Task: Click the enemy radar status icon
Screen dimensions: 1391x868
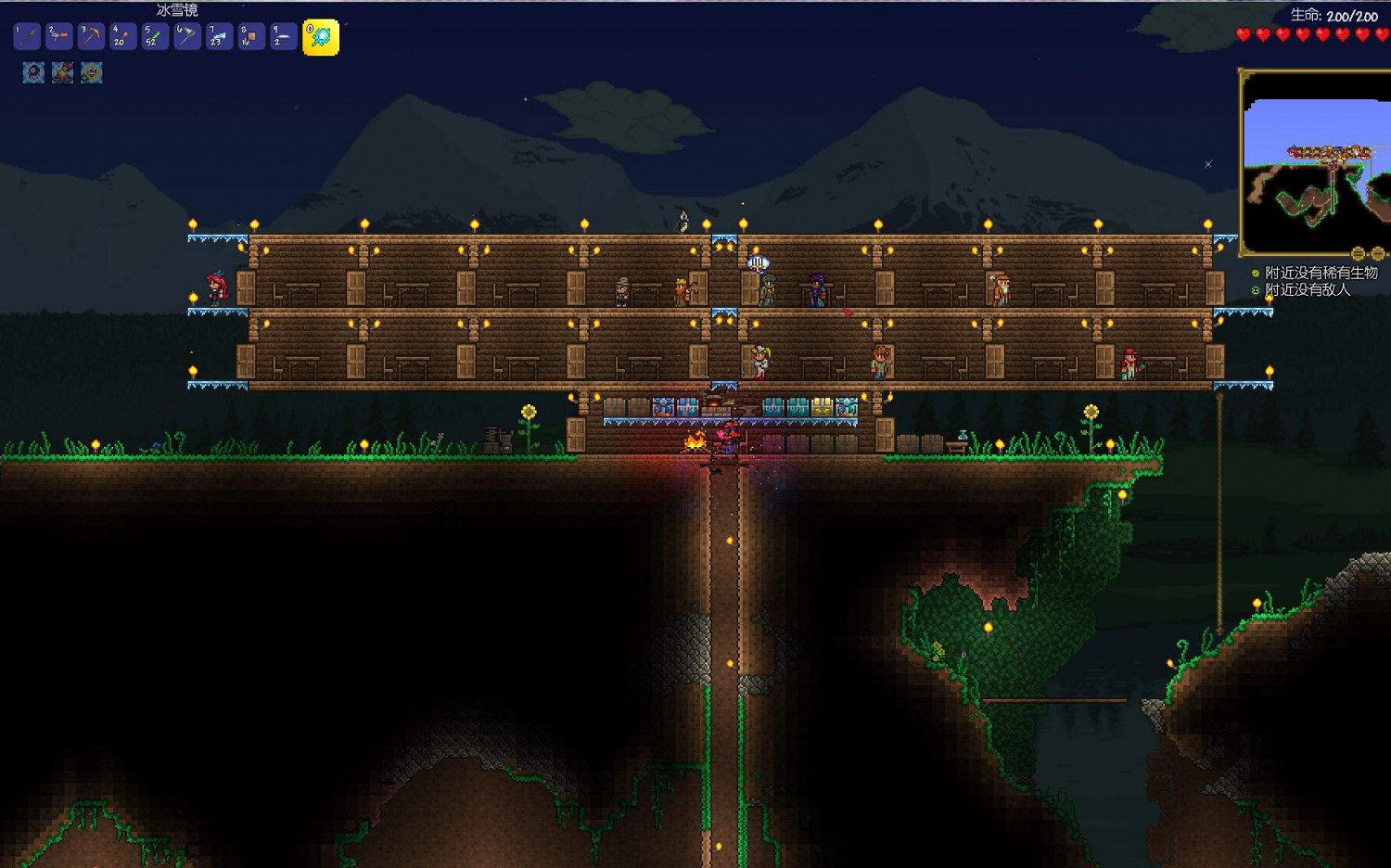Action: (x=1256, y=289)
